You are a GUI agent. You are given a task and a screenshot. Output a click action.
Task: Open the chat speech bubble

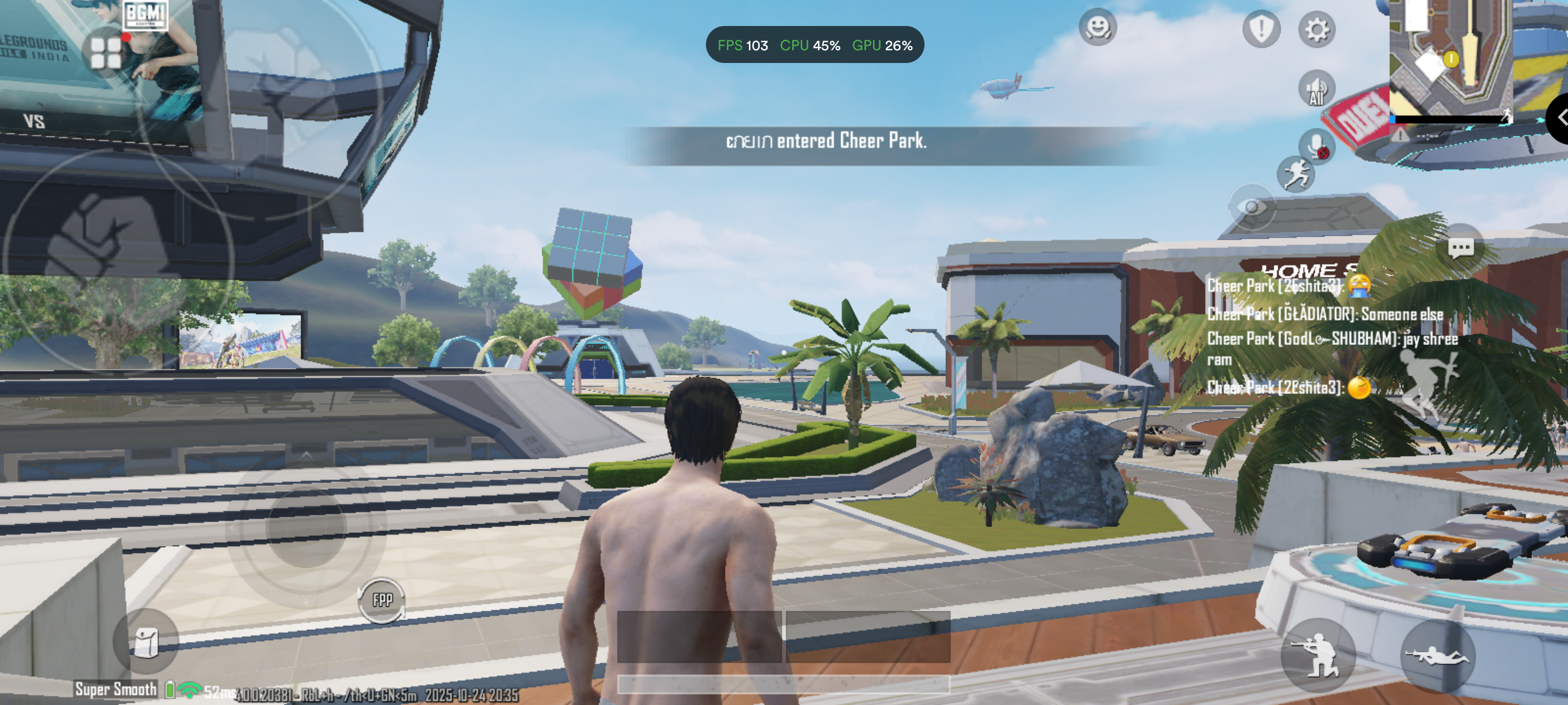coord(1460,247)
